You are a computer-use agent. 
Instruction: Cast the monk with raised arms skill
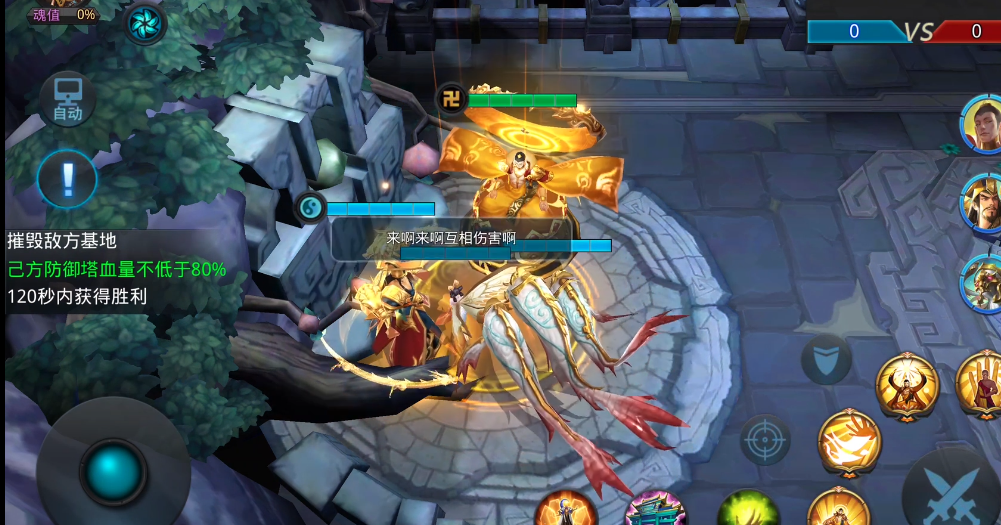[907, 386]
